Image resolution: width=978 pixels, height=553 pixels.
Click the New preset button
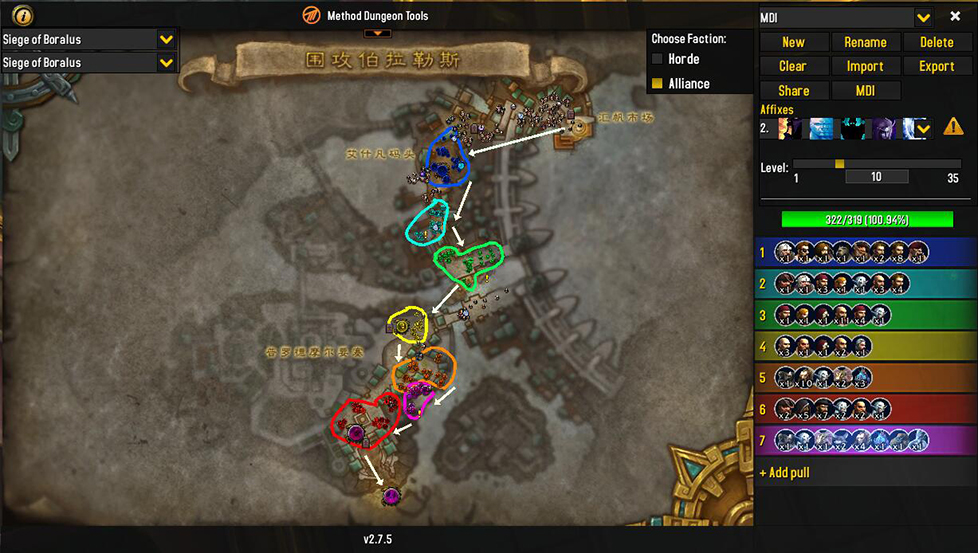pyautogui.click(x=793, y=42)
